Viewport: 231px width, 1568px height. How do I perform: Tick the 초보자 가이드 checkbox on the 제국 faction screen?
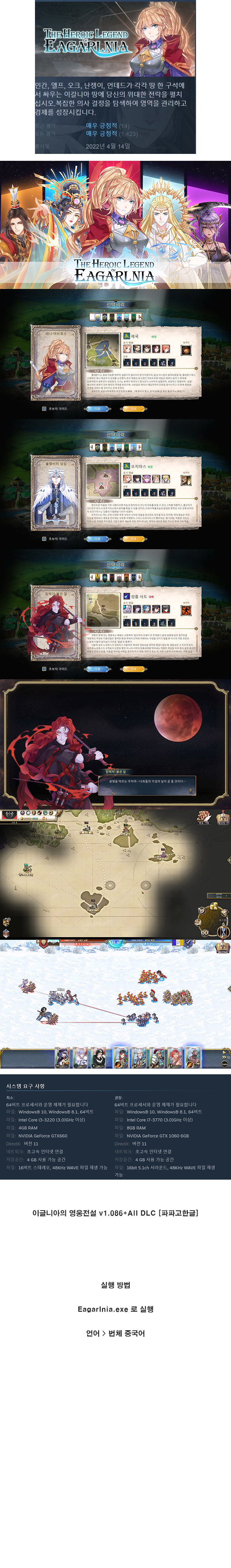pyautogui.click(x=44, y=409)
